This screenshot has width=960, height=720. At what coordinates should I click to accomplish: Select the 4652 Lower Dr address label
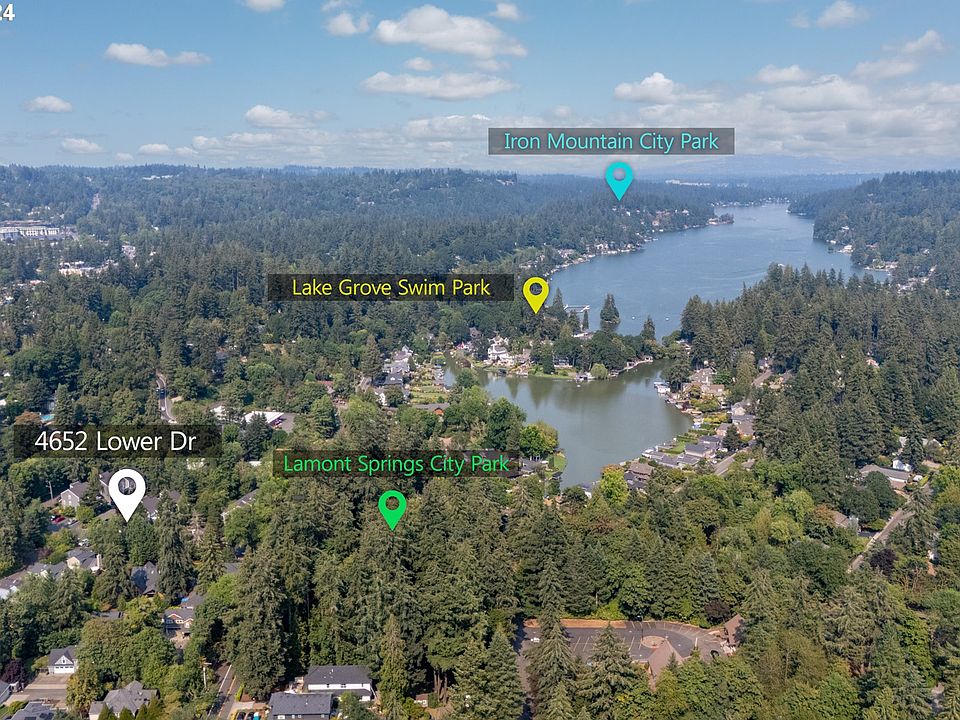point(117,441)
